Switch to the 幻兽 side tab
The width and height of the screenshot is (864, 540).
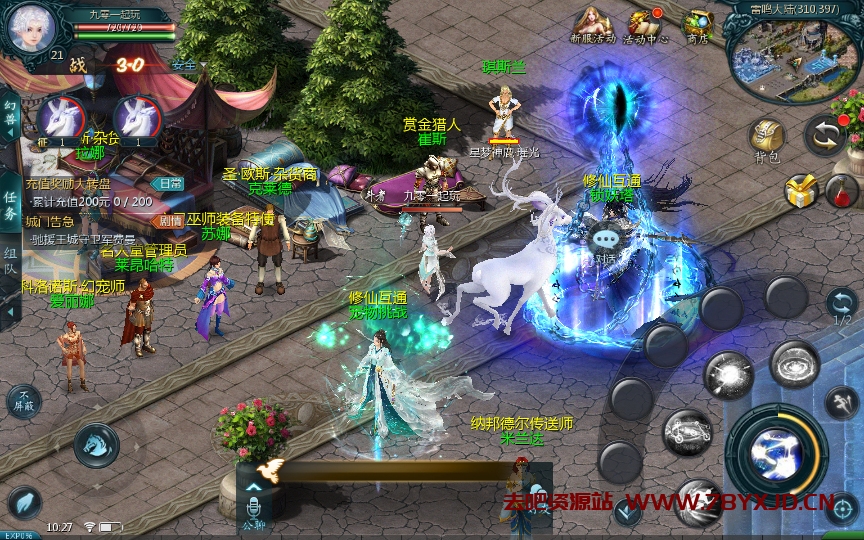point(10,116)
